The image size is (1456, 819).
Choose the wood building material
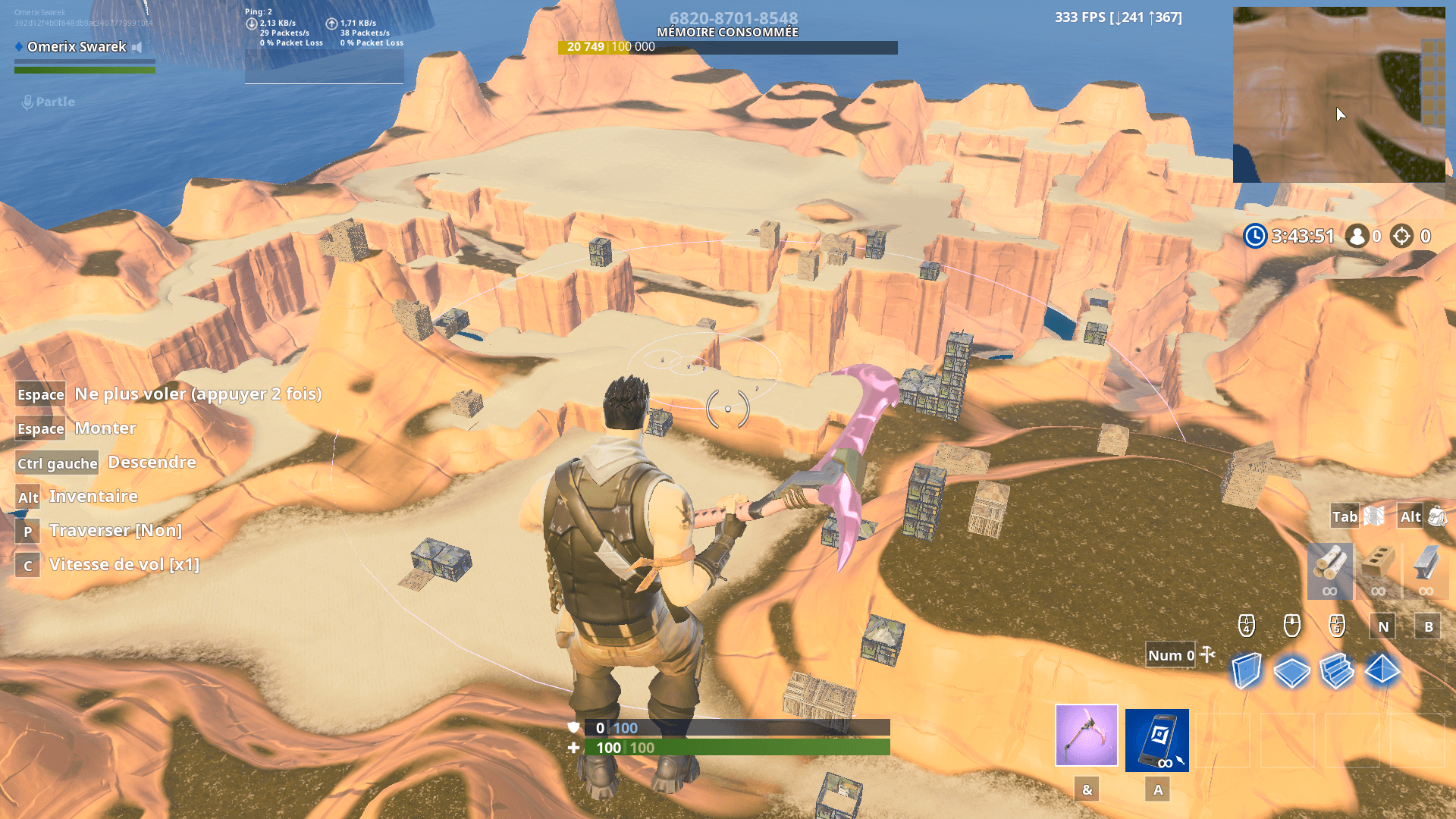[1329, 570]
